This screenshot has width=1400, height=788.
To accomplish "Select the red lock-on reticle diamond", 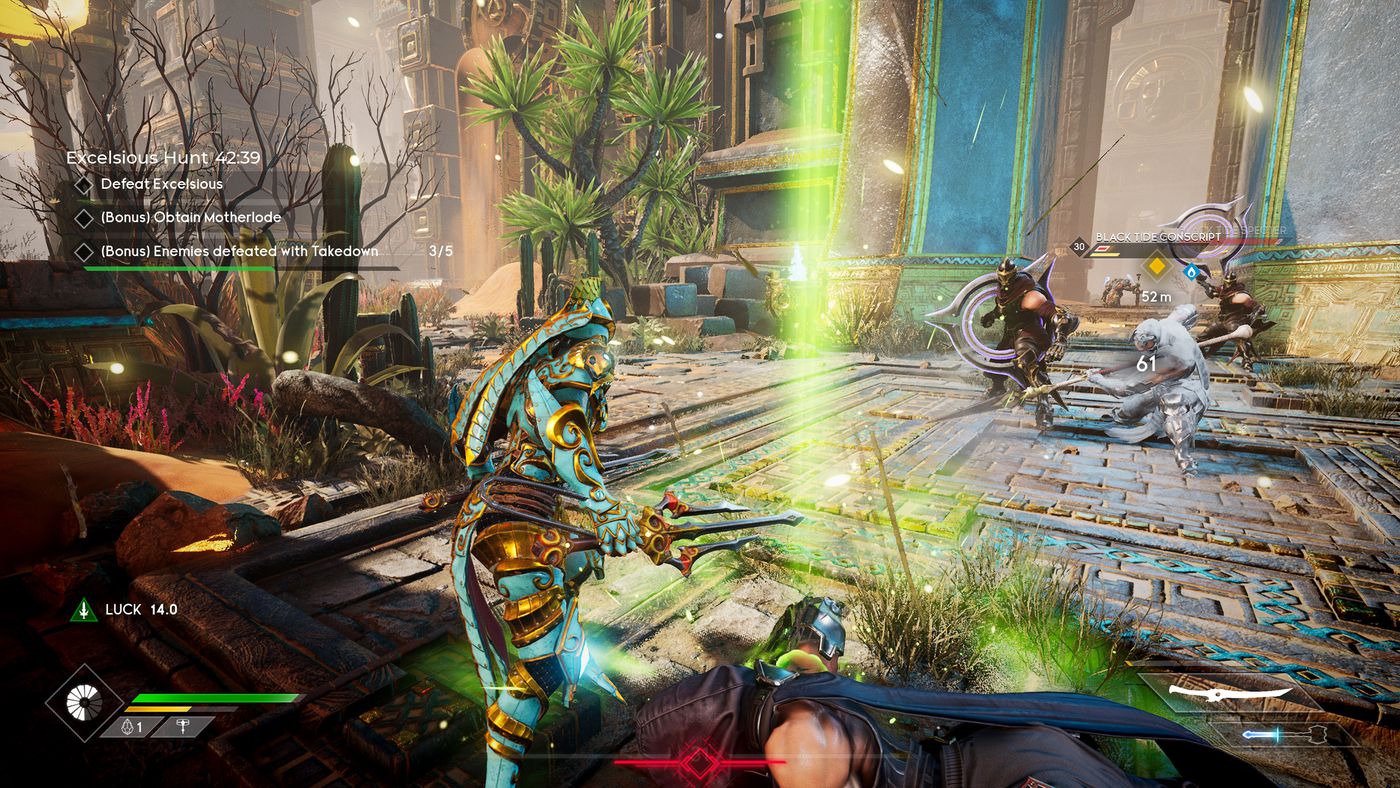I will click(x=699, y=762).
